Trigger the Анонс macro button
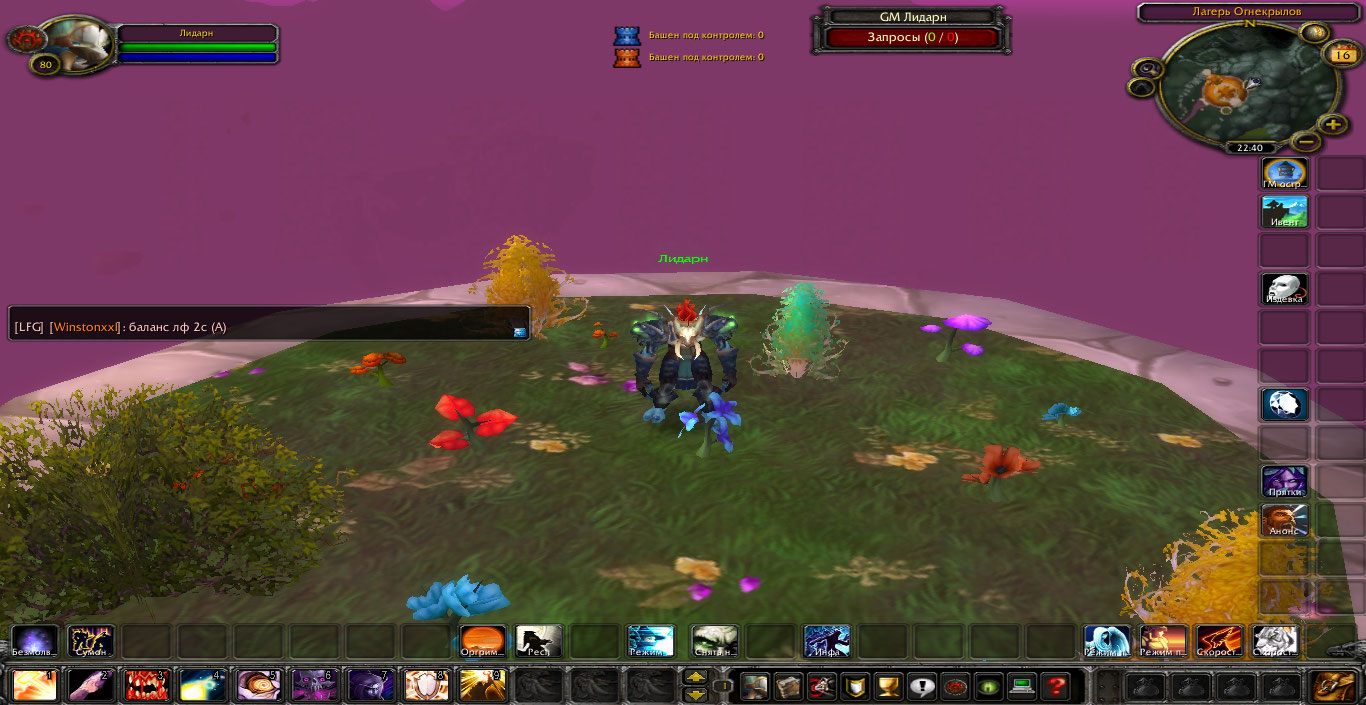The width and height of the screenshot is (1366, 705). (1284, 520)
